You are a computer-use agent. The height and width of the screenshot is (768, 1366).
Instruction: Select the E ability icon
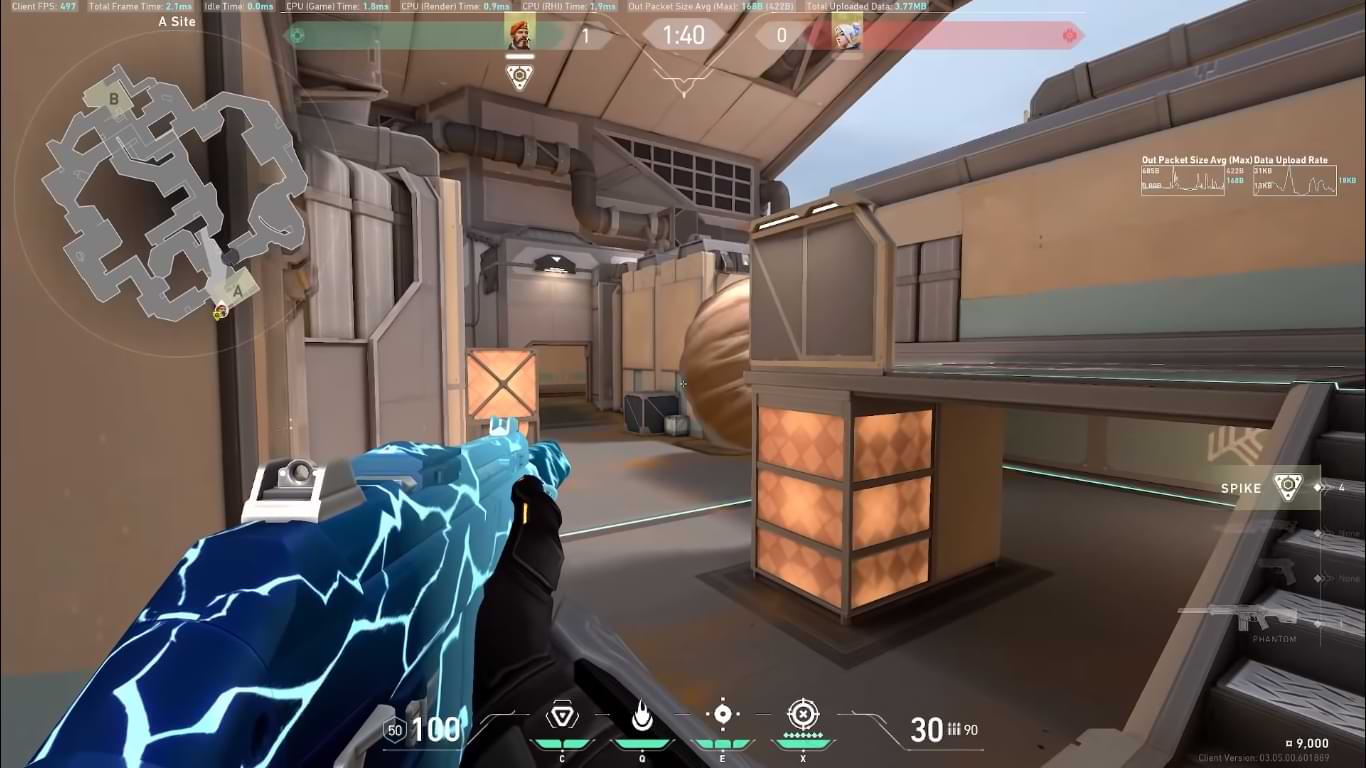tap(721, 714)
